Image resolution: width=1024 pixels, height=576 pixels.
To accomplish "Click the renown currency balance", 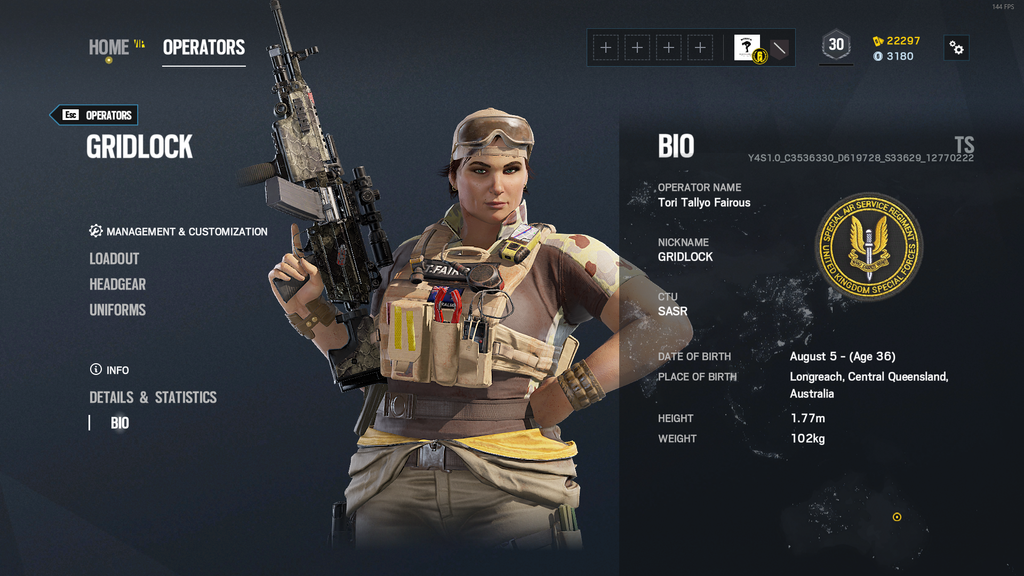I will pyautogui.click(x=896, y=41).
